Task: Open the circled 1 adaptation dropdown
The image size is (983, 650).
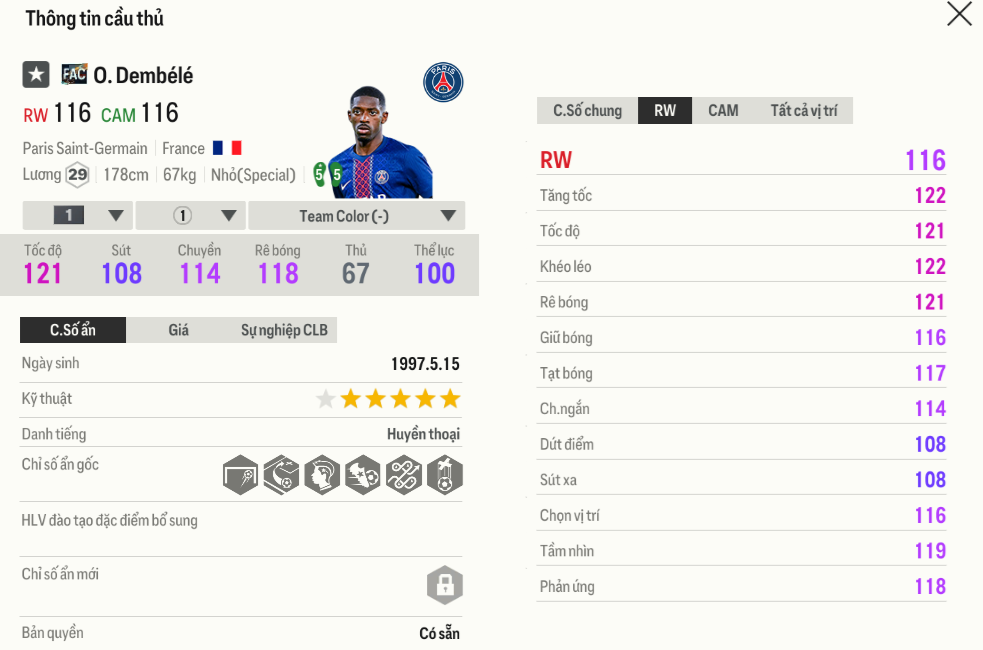Action: pyautogui.click(x=190, y=216)
